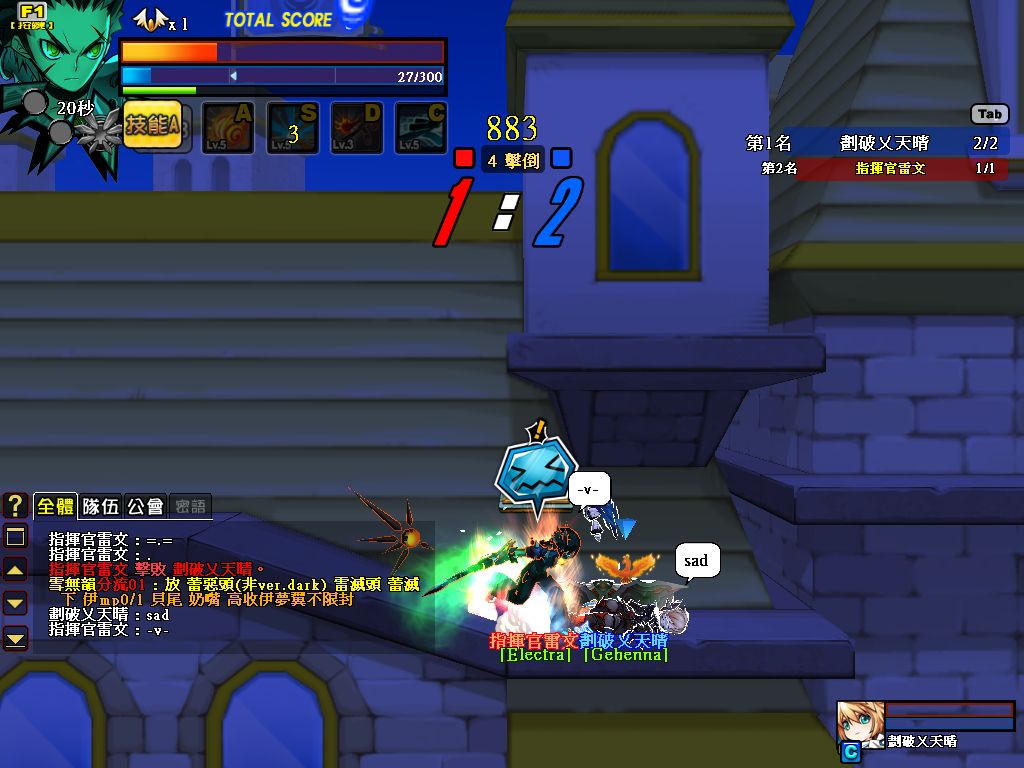Jump to the newest chat message
The height and width of the screenshot is (768, 1024).
[15, 636]
